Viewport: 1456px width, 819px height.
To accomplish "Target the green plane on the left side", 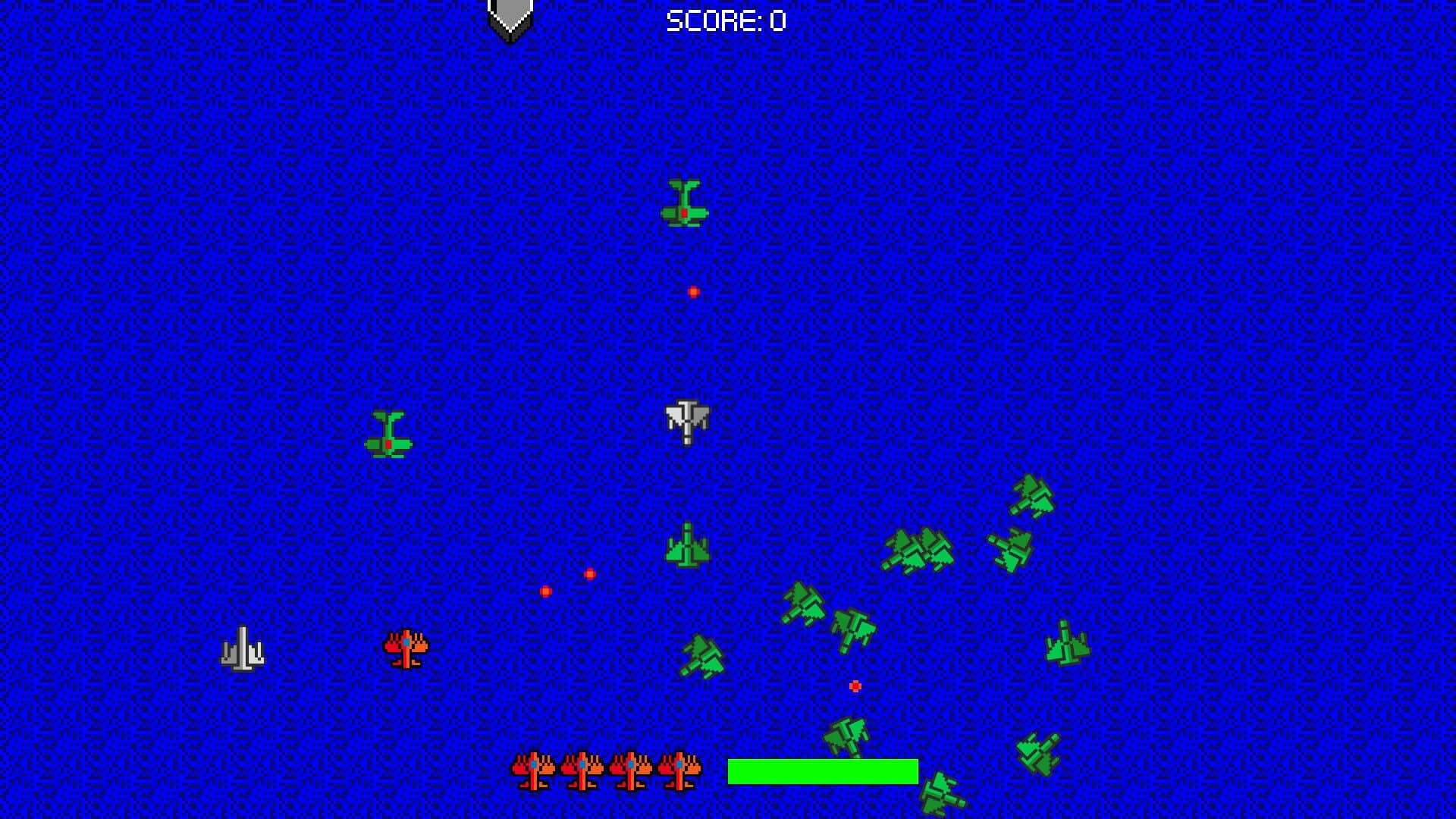I will (x=389, y=432).
